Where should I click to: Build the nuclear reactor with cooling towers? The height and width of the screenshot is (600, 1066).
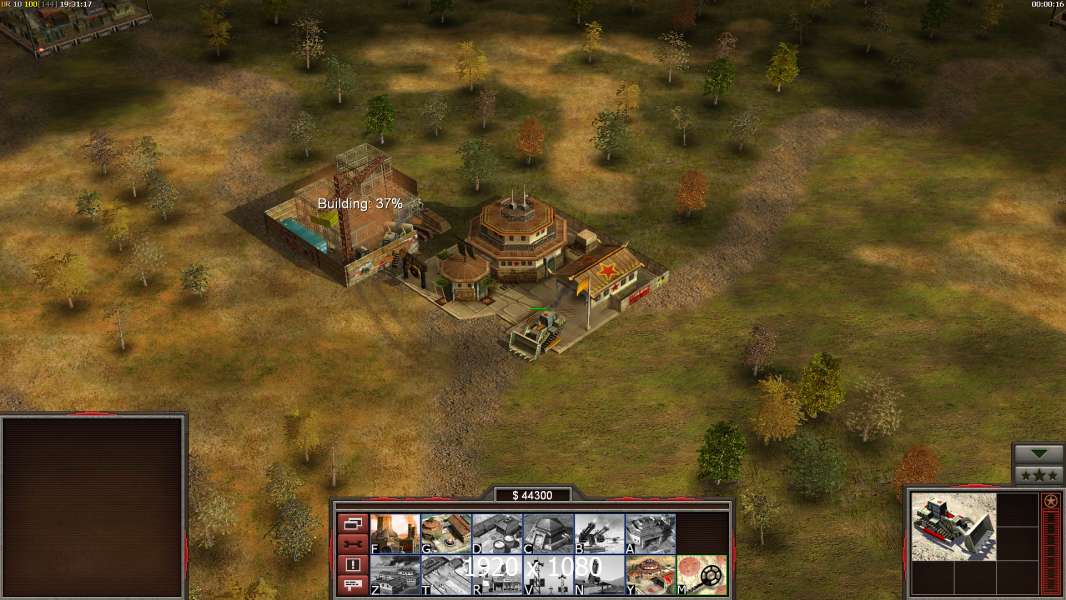(x=395, y=533)
